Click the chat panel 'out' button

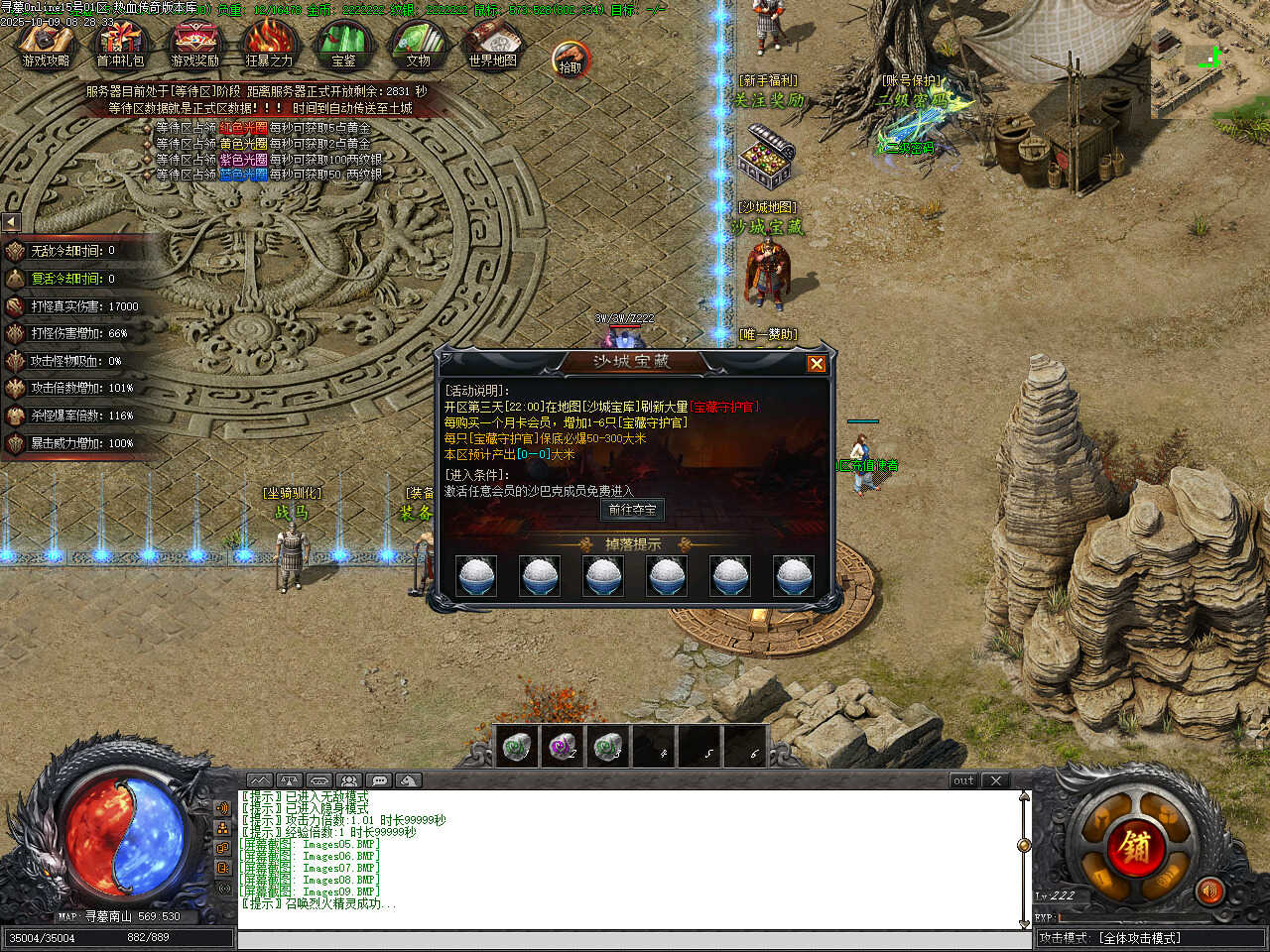[x=963, y=780]
